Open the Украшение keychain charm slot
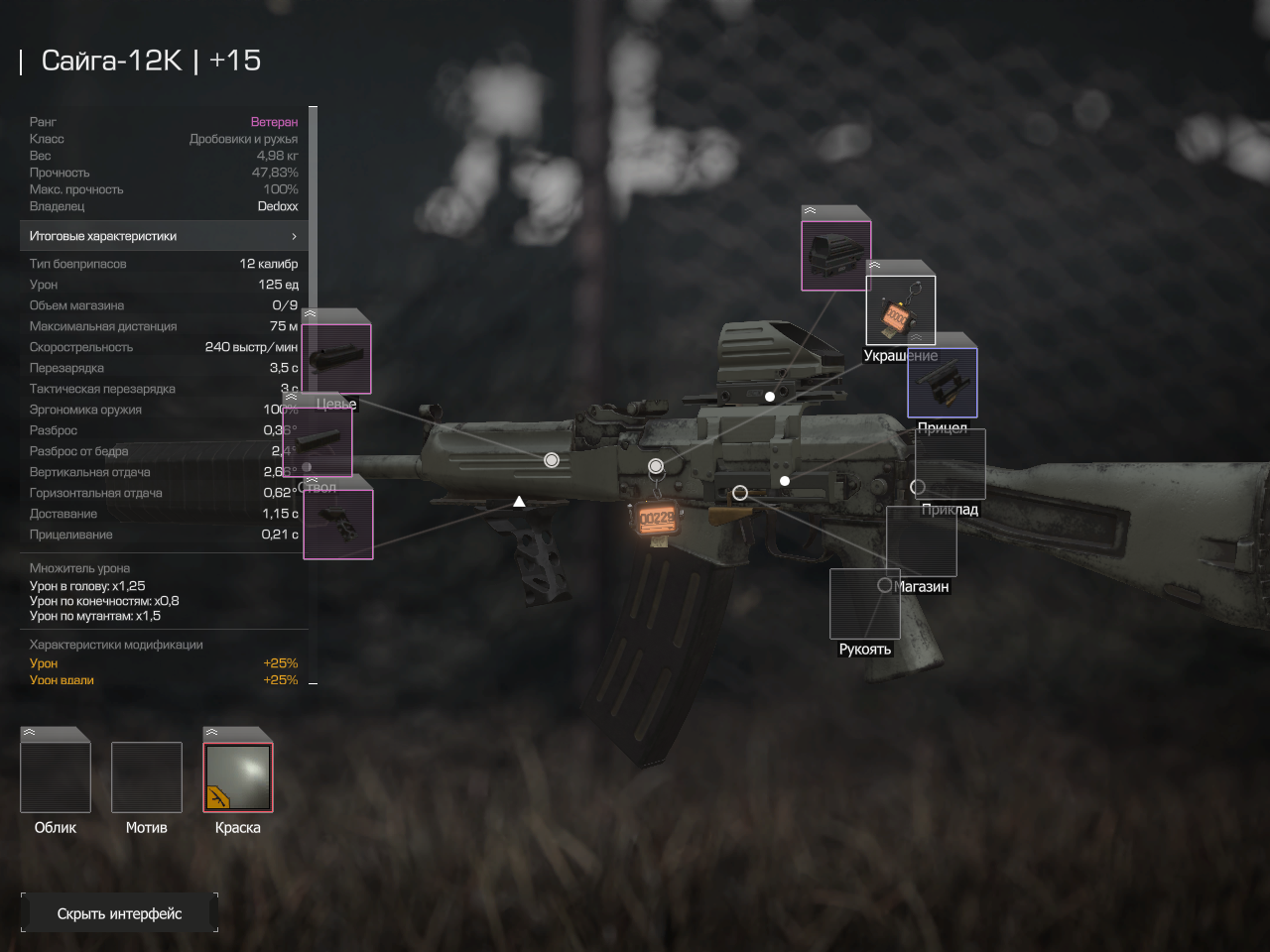Viewport: 1270px width, 952px height. click(x=901, y=310)
